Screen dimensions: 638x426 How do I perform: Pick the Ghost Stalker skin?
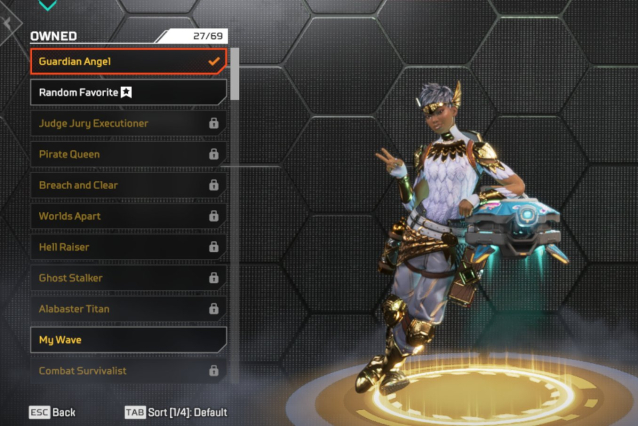(128, 277)
